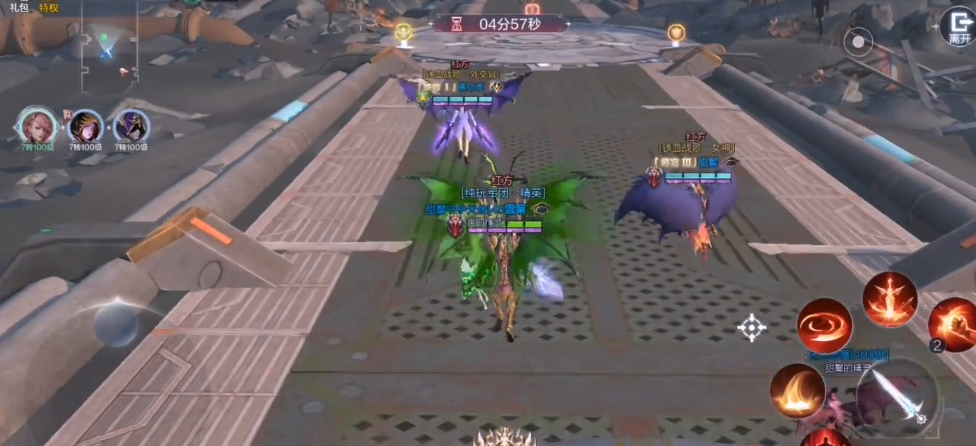Use the burning fist skill
The image size is (976, 446).
click(x=954, y=324)
